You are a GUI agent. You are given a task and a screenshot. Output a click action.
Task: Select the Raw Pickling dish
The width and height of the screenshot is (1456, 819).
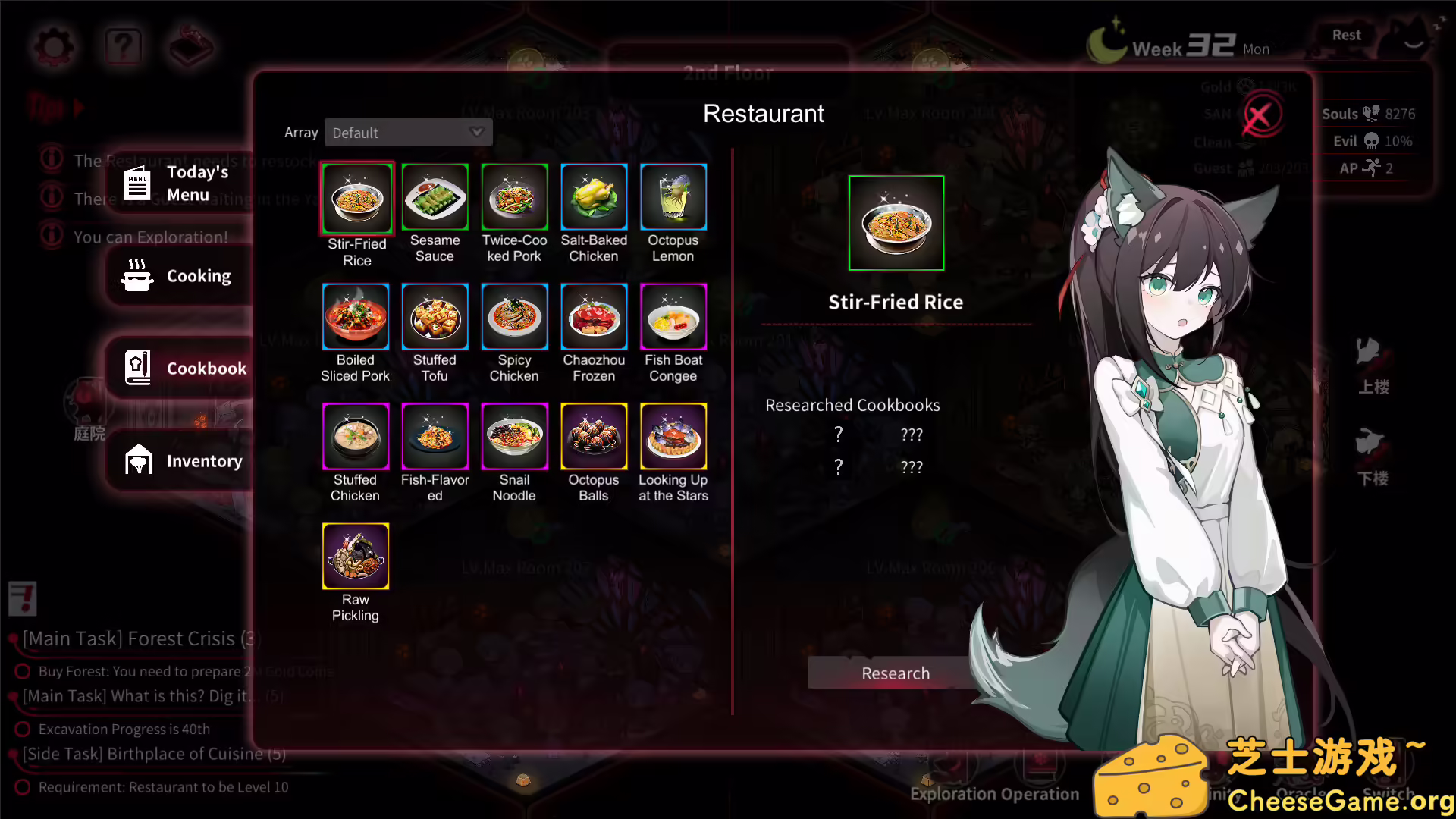pyautogui.click(x=355, y=556)
